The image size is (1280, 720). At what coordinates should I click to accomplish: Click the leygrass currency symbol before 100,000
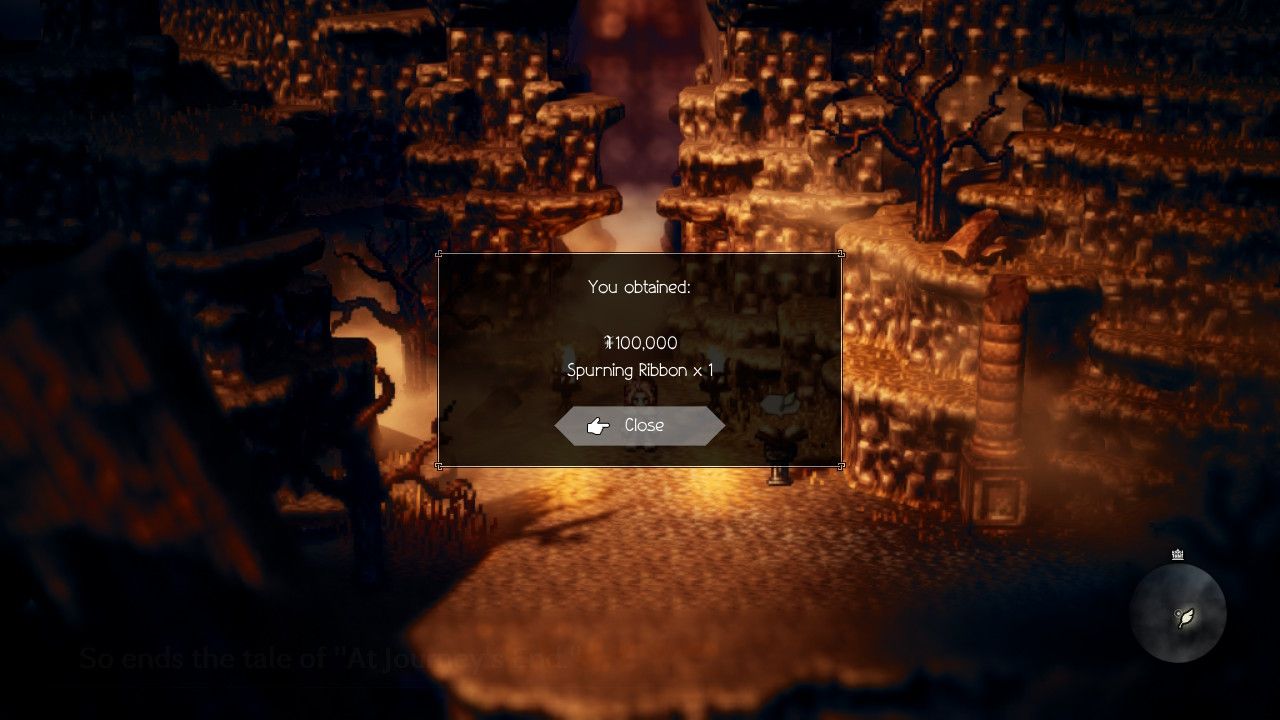coord(610,343)
